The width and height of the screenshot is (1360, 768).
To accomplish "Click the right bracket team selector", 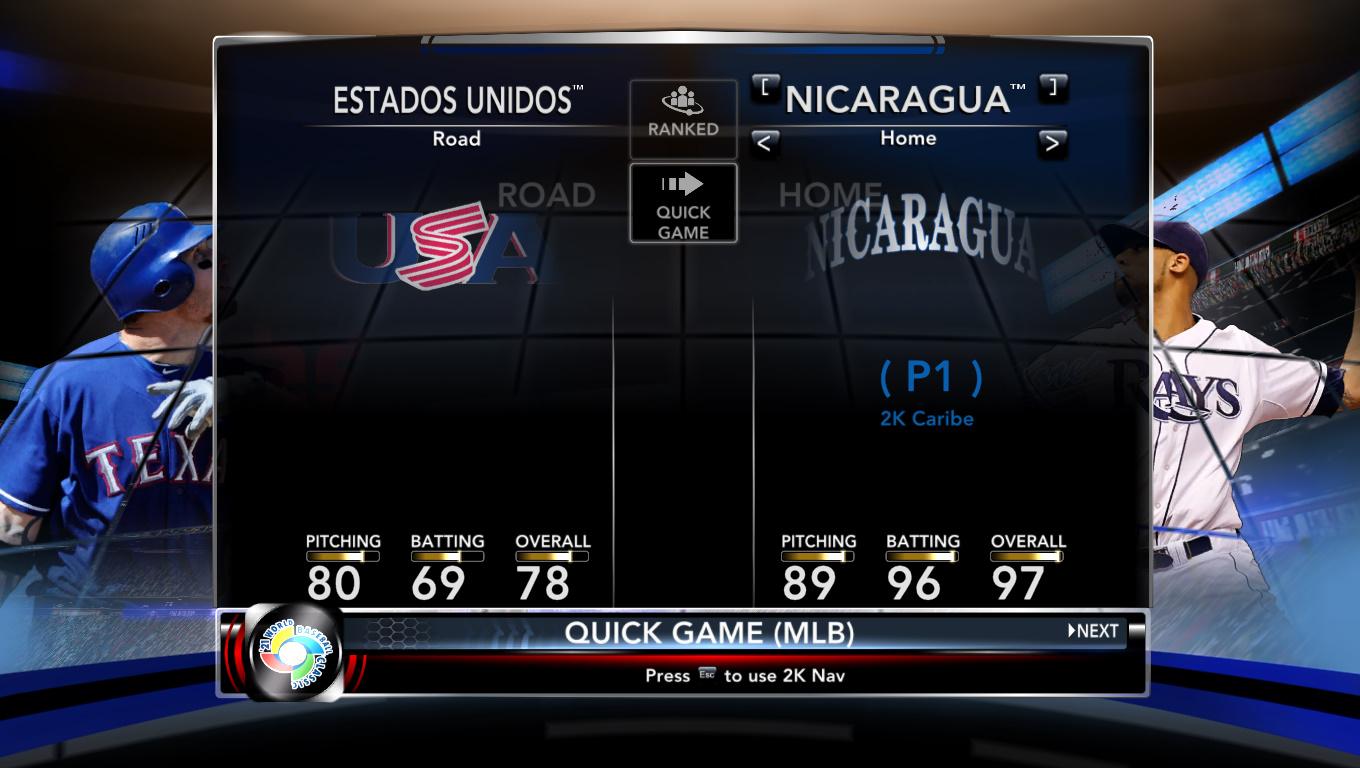I will [1052, 87].
